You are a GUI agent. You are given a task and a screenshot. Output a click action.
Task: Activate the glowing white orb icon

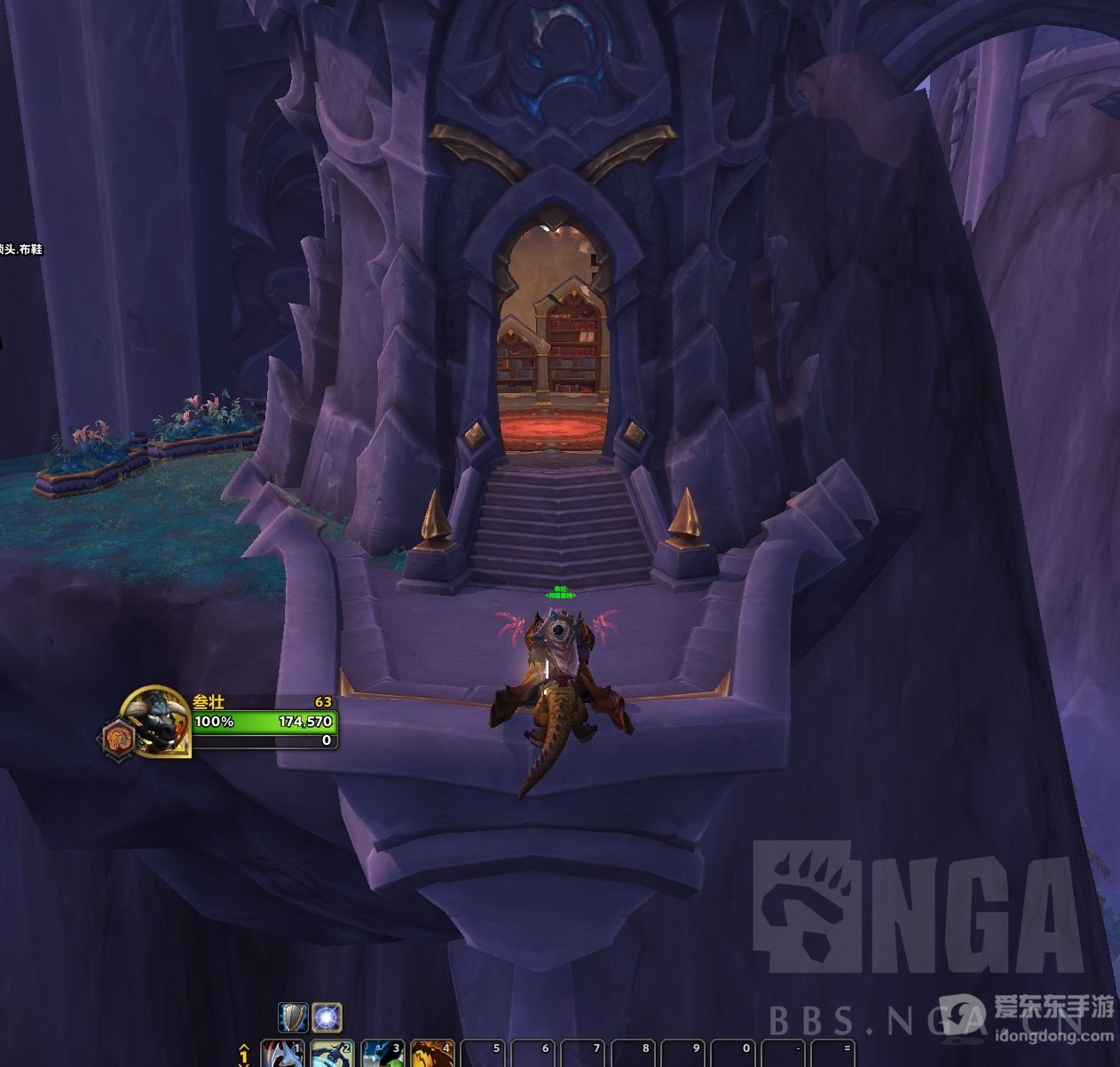(x=327, y=1017)
